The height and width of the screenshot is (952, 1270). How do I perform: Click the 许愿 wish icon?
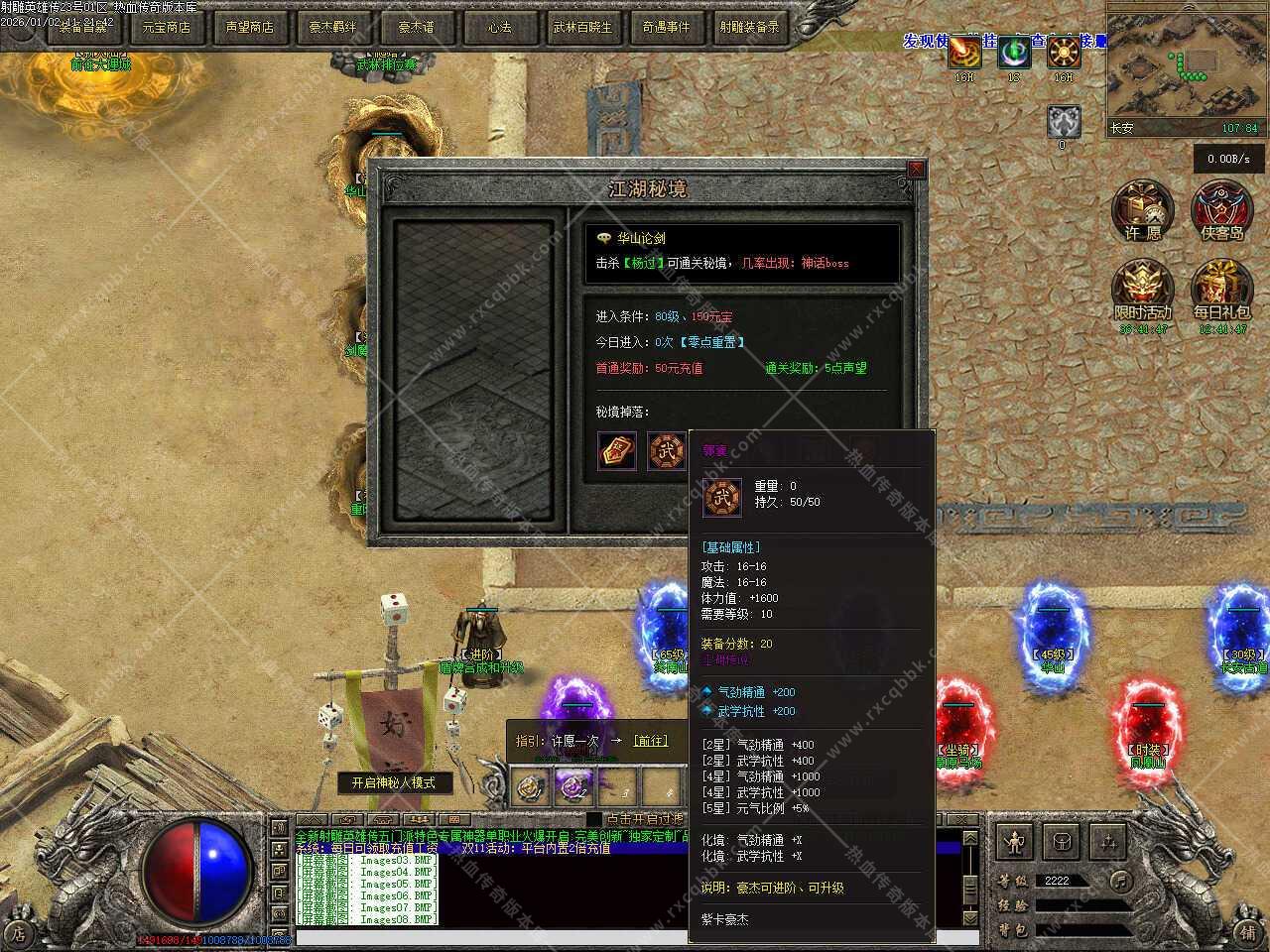click(x=1142, y=211)
